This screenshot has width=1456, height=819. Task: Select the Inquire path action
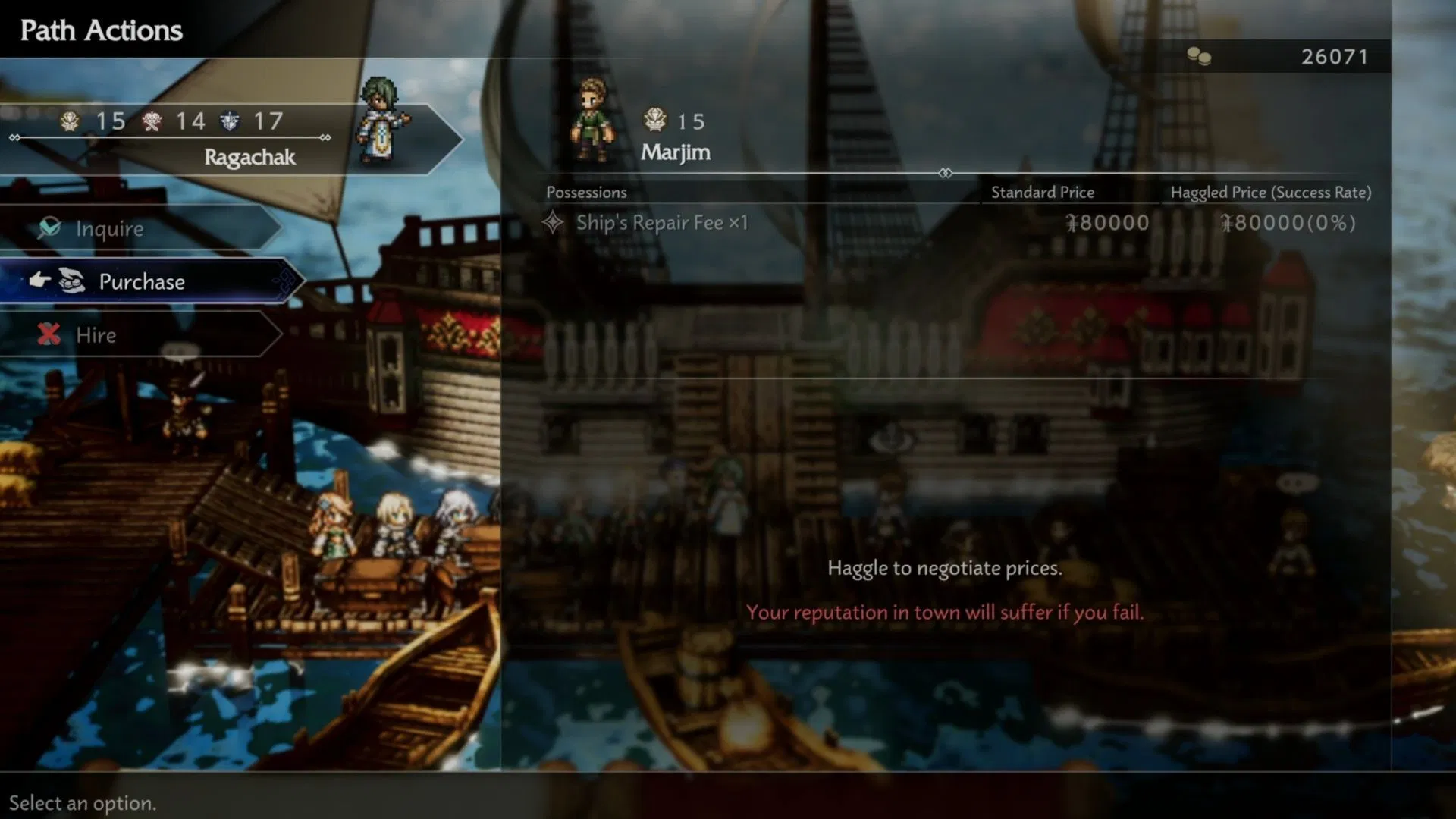coord(110,228)
